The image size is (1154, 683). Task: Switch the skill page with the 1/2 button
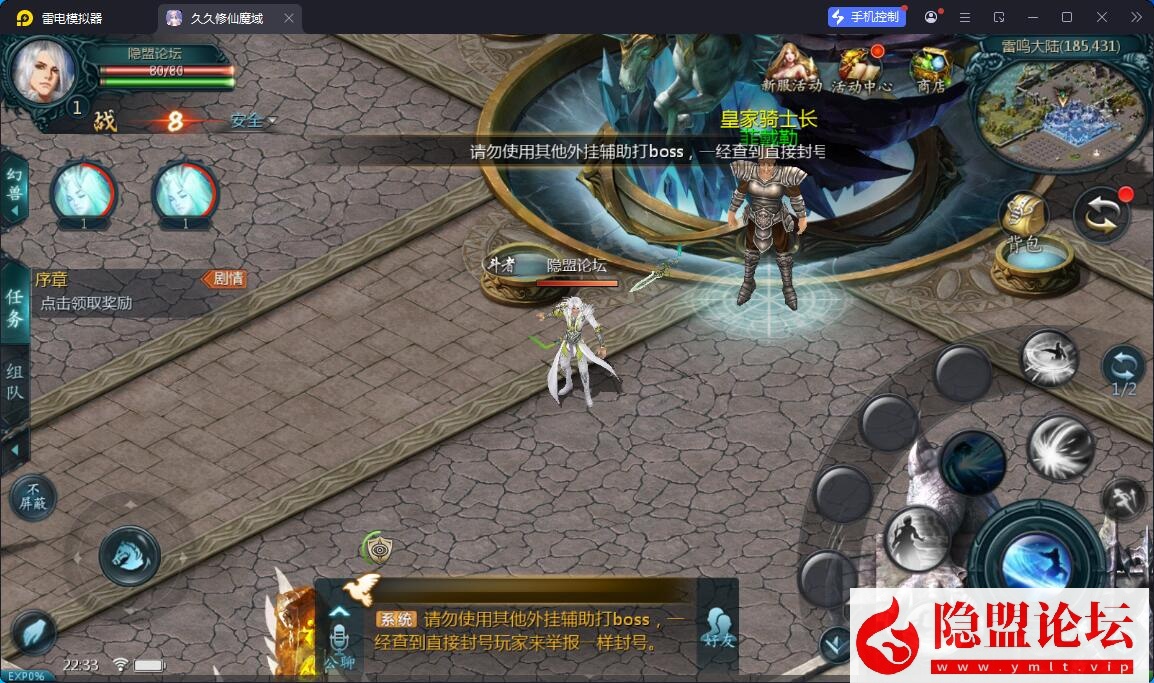tap(1124, 369)
